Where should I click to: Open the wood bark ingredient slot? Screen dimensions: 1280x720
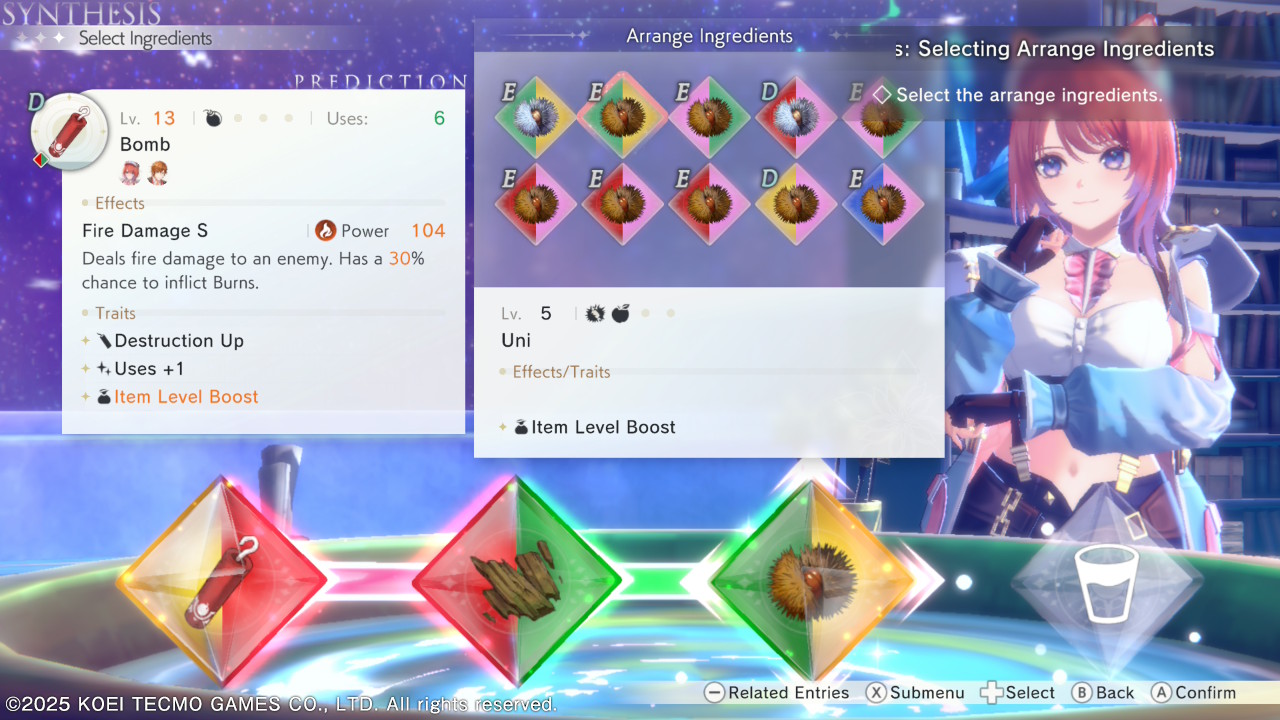click(x=517, y=580)
